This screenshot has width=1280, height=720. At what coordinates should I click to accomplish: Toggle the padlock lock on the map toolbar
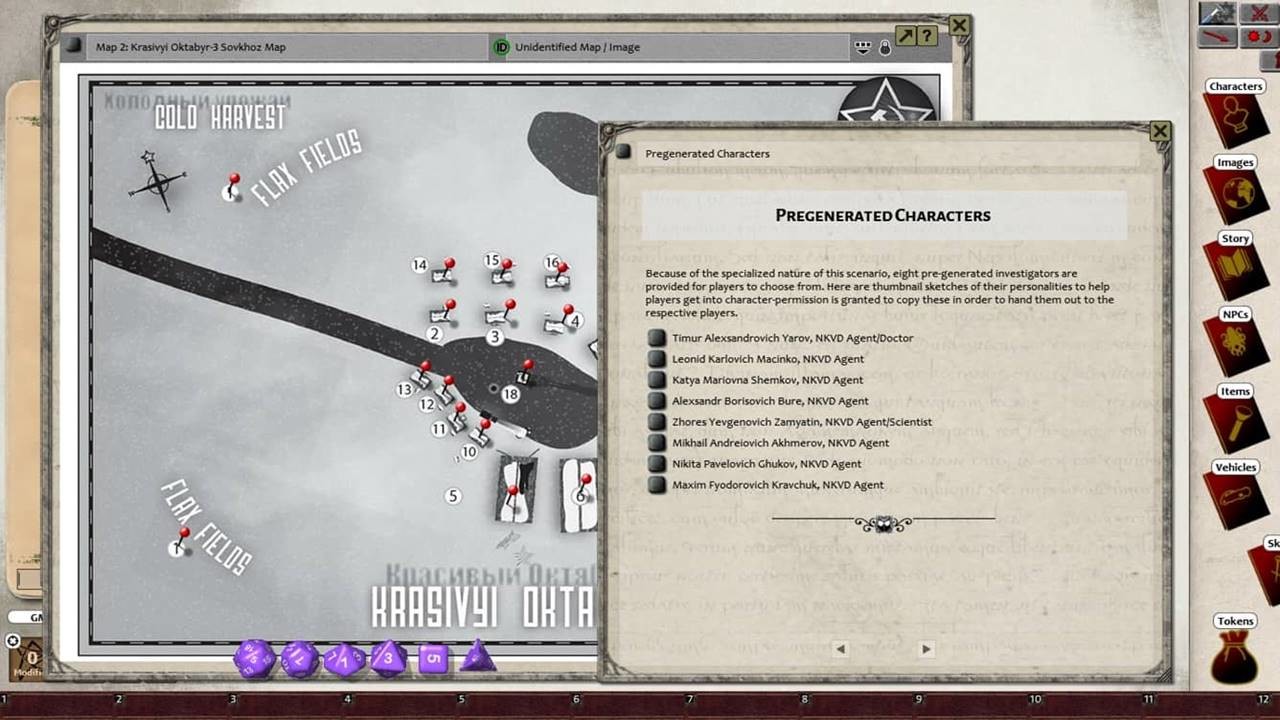(x=886, y=48)
